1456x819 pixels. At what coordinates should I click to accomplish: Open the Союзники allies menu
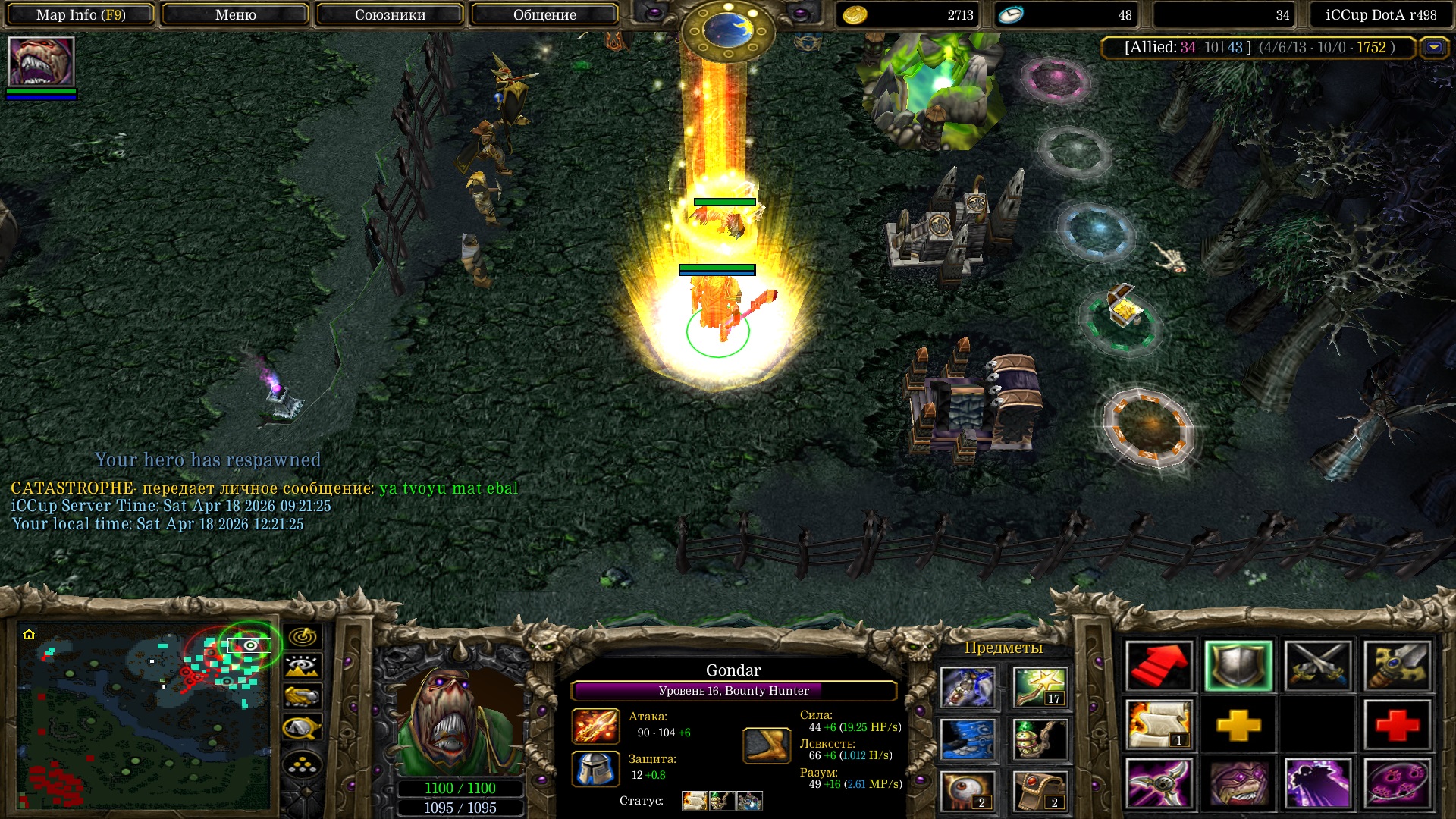click(390, 14)
